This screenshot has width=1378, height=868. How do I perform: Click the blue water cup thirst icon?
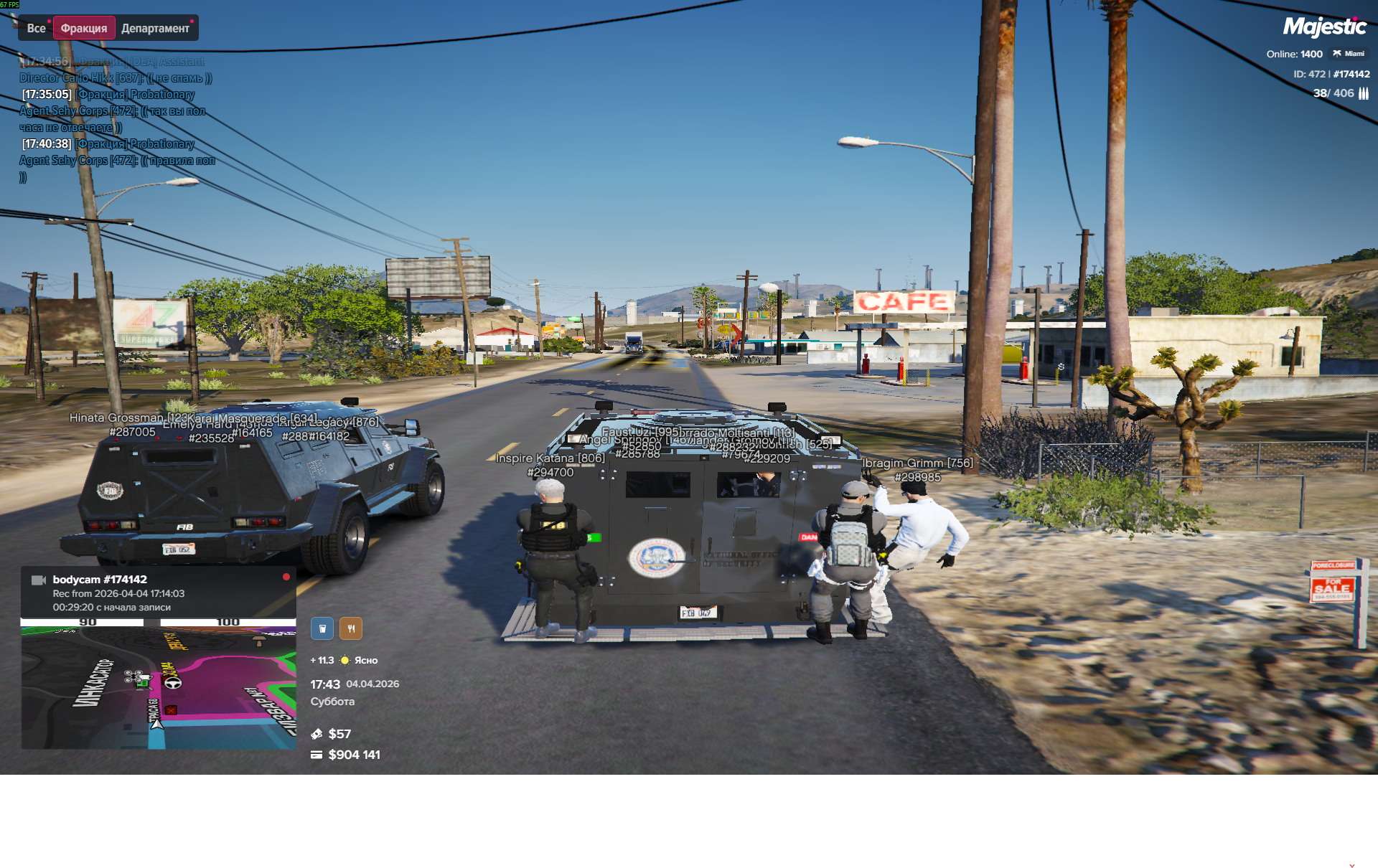(322, 628)
